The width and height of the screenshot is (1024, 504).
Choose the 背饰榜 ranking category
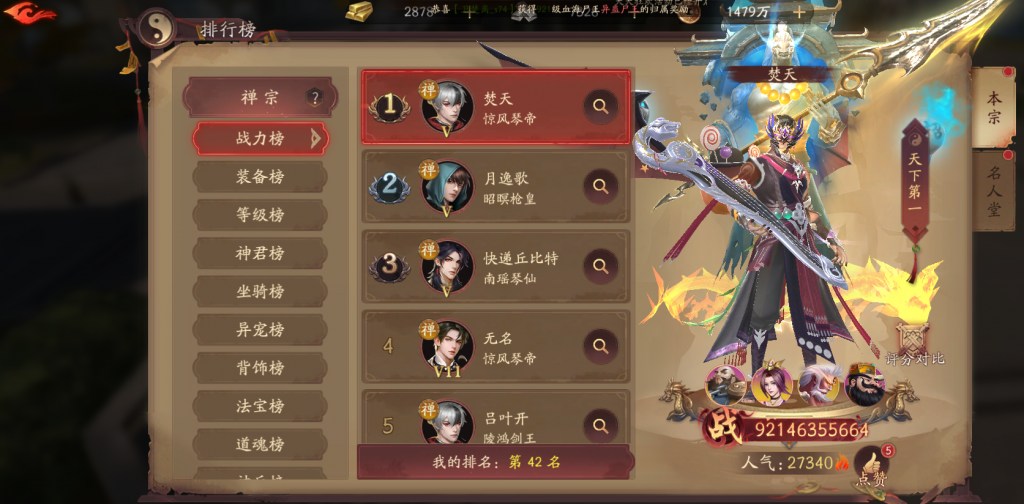260,367
